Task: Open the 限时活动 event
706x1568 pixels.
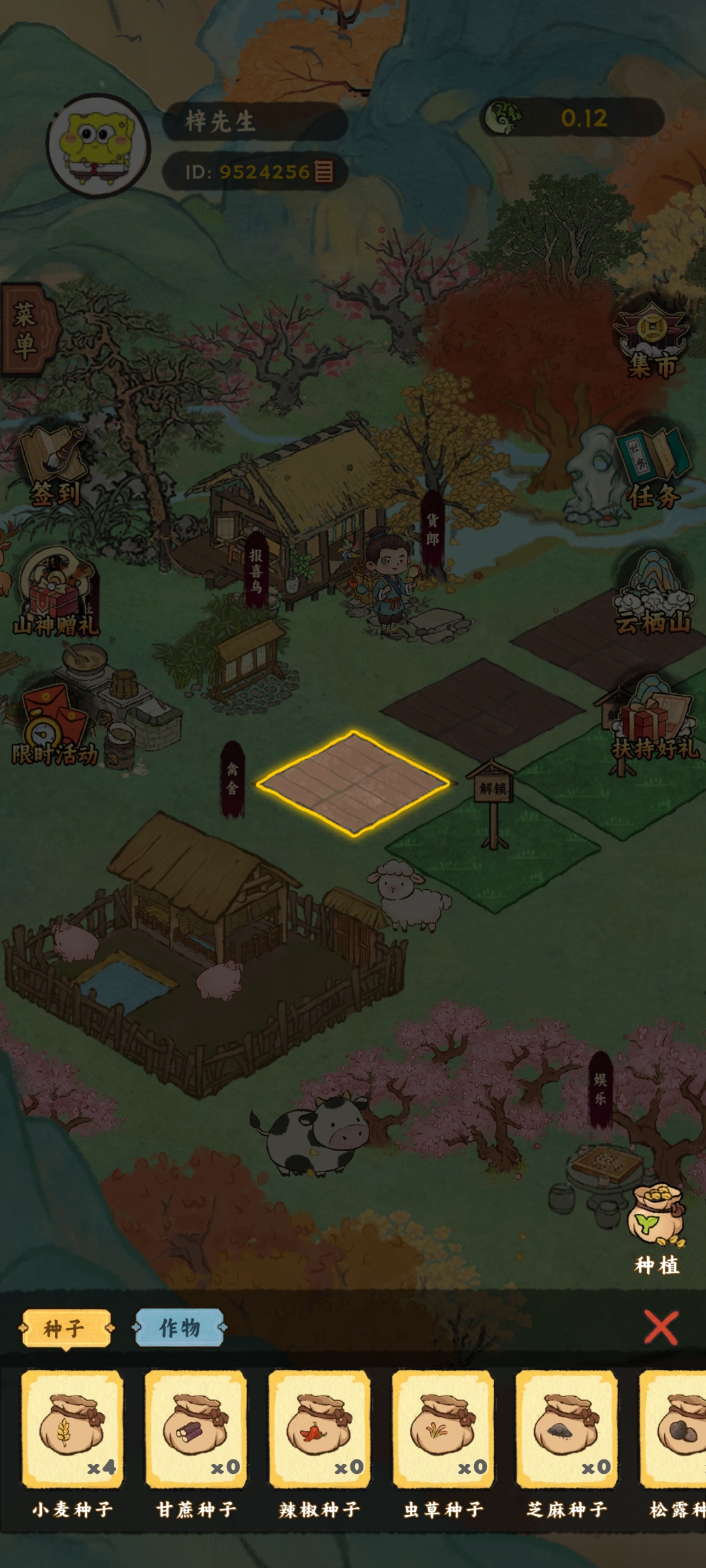Action: (x=54, y=727)
